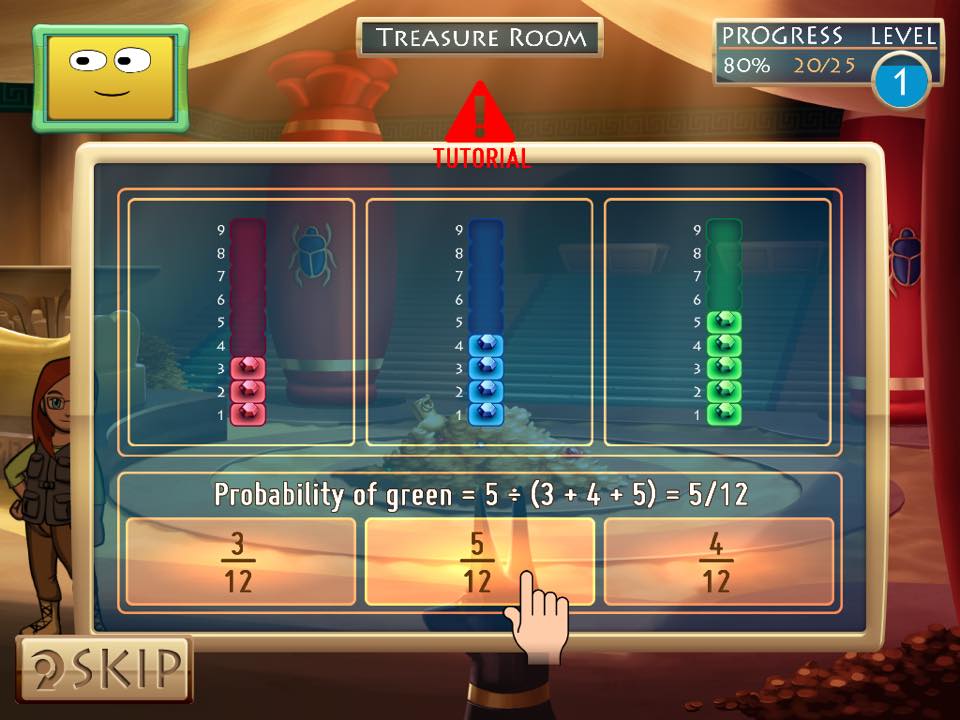Pick the 4/12 answer option
Image resolution: width=960 pixels, height=720 pixels.
(718, 561)
